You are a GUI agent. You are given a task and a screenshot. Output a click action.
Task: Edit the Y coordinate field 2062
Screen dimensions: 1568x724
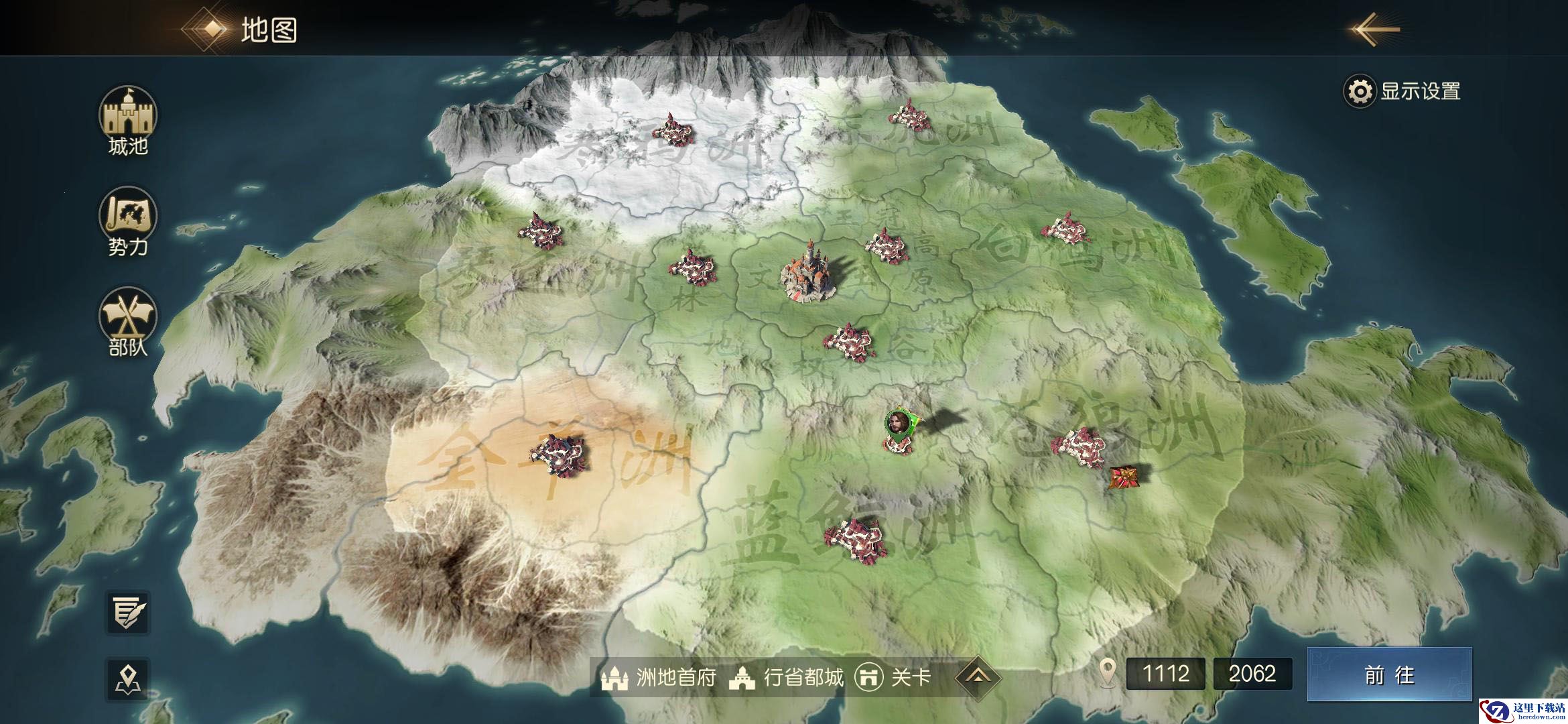tap(1252, 674)
